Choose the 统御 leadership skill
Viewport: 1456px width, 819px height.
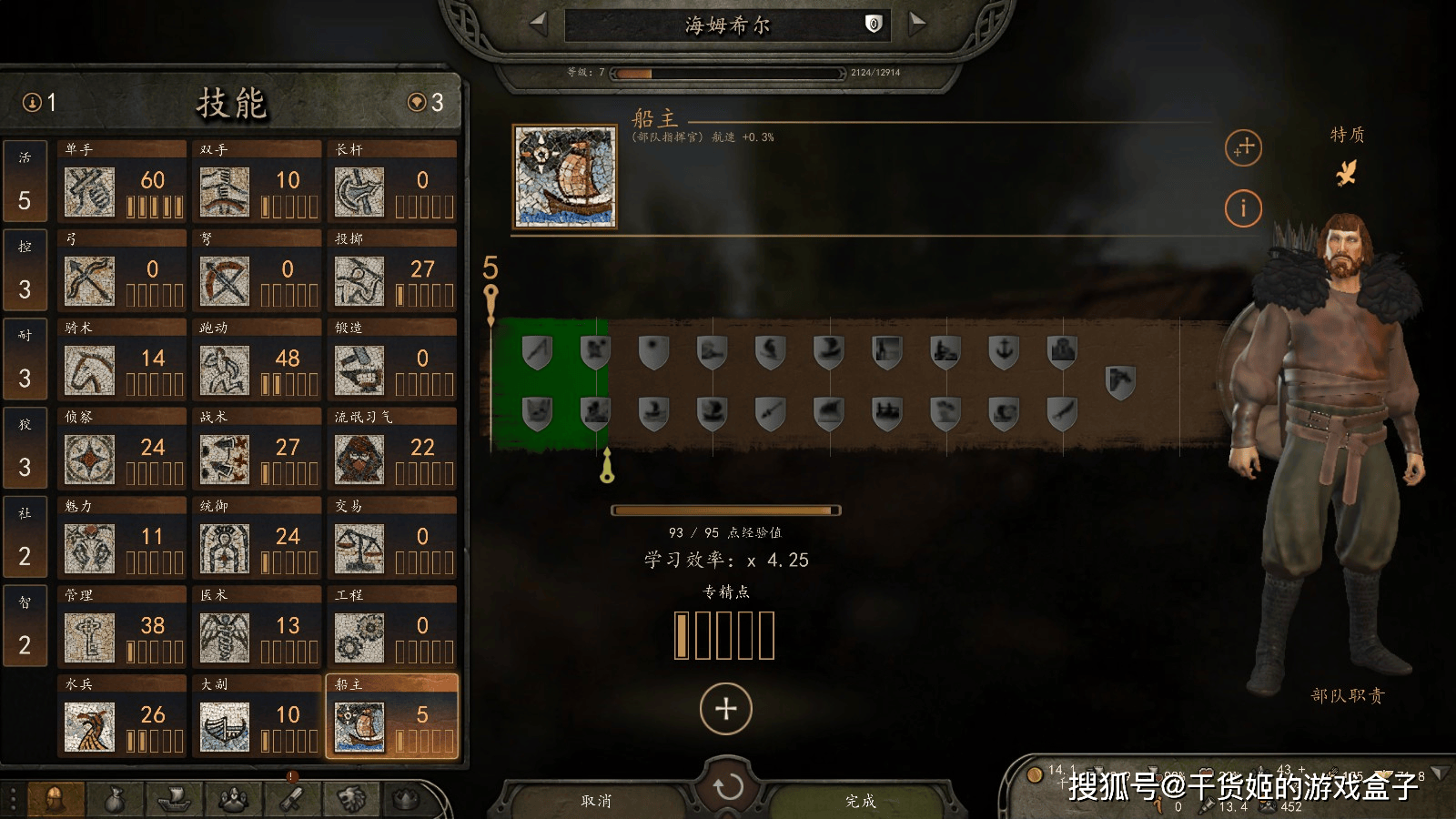click(x=257, y=539)
